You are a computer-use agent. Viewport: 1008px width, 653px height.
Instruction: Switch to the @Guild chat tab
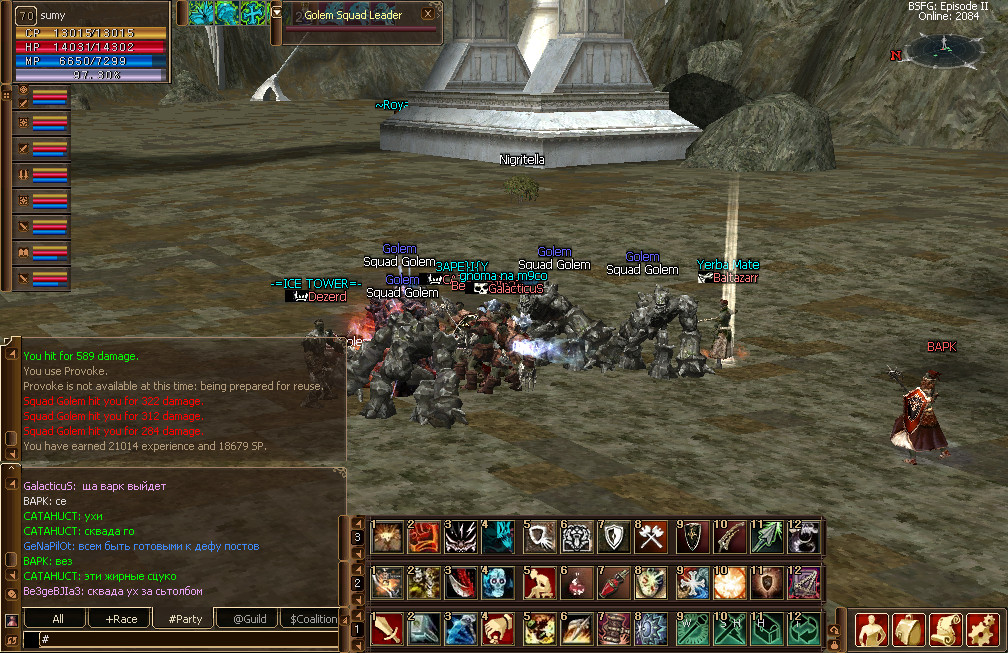pos(248,619)
